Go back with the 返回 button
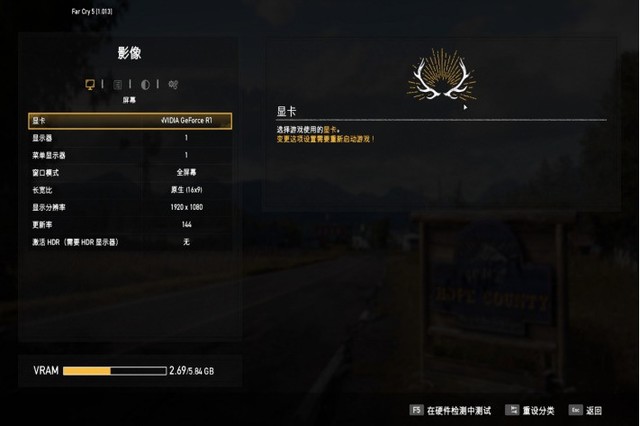Screen dimensions: 640x426 587,410
